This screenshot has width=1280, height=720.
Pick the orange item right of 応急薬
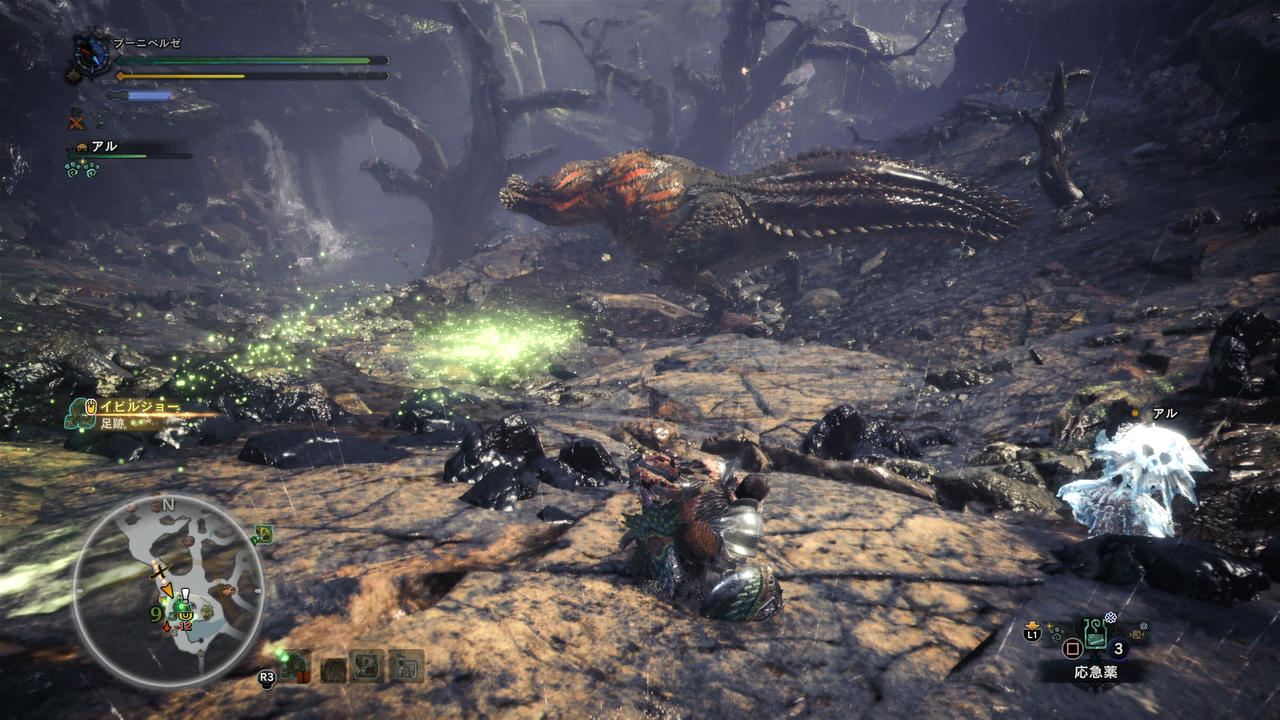[x=1136, y=632]
